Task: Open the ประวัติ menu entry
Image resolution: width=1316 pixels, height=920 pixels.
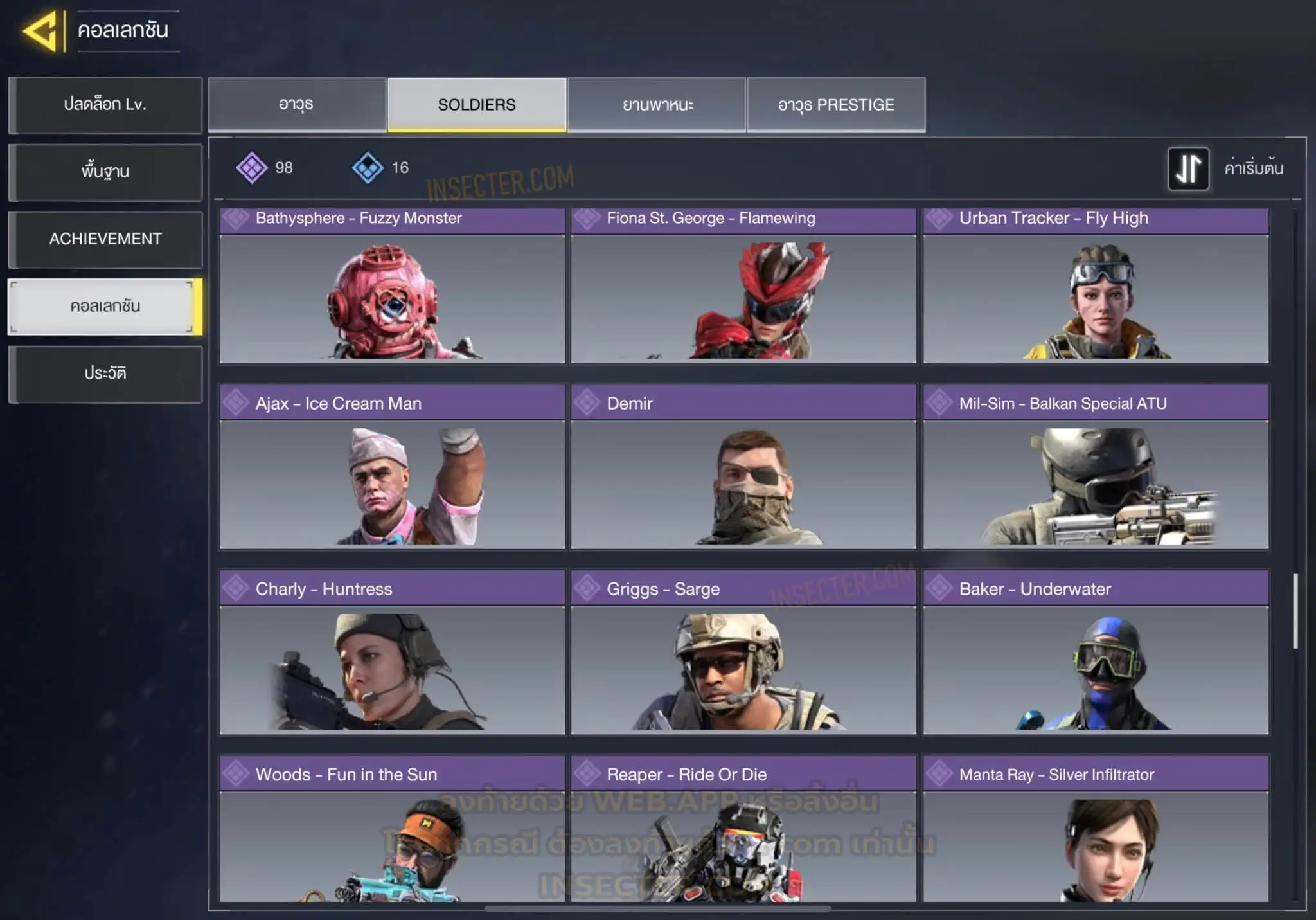Action: (105, 374)
